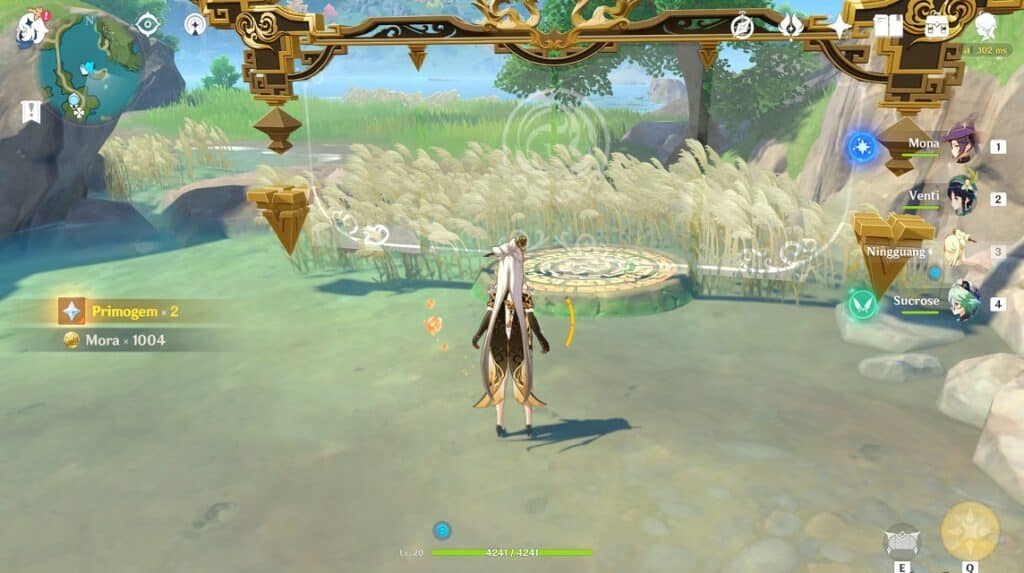1024x573 pixels.
Task: Switch to Venti in the party
Action: pos(962,197)
